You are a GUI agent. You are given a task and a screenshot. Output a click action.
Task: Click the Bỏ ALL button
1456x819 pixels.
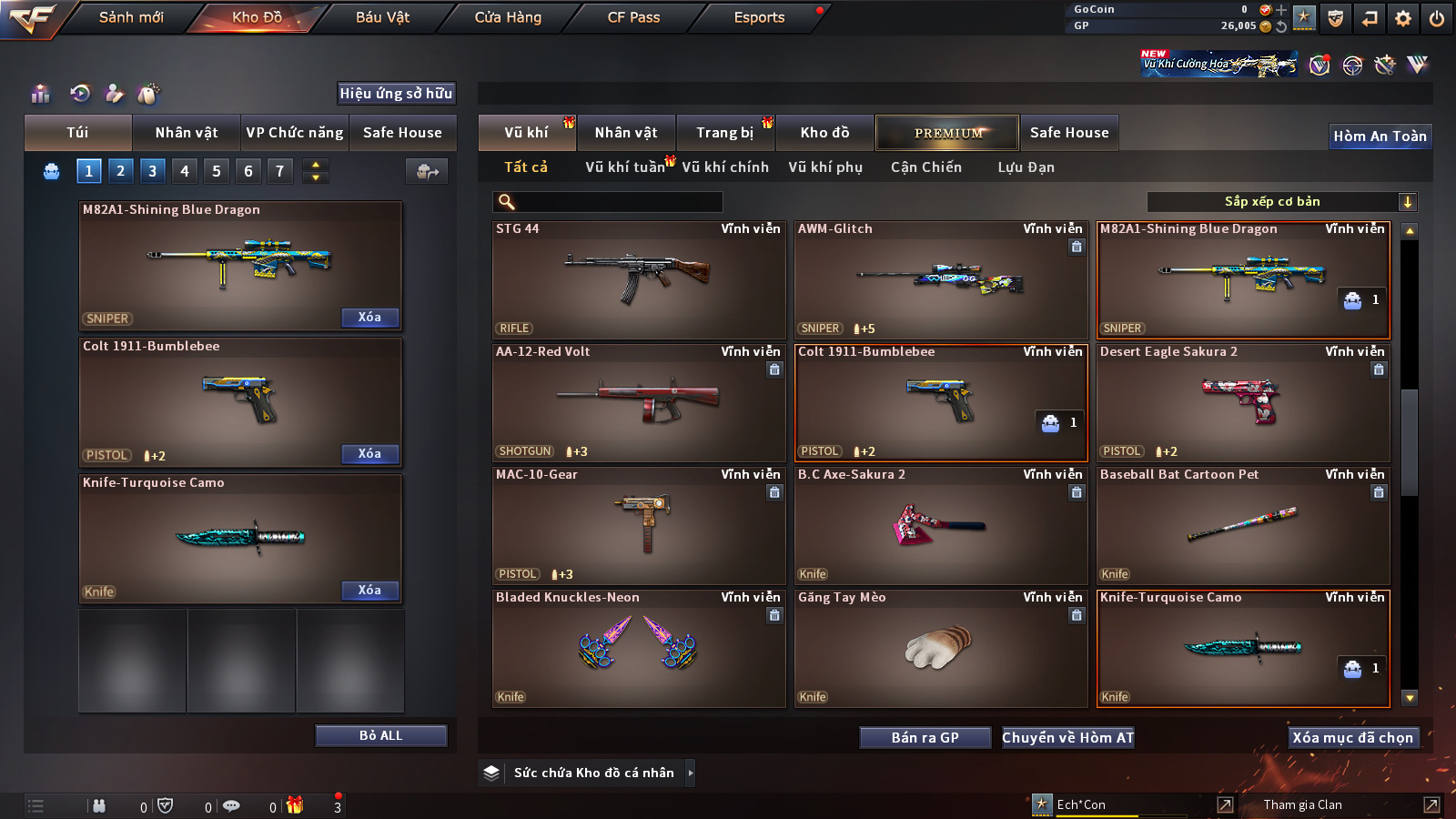[380, 735]
